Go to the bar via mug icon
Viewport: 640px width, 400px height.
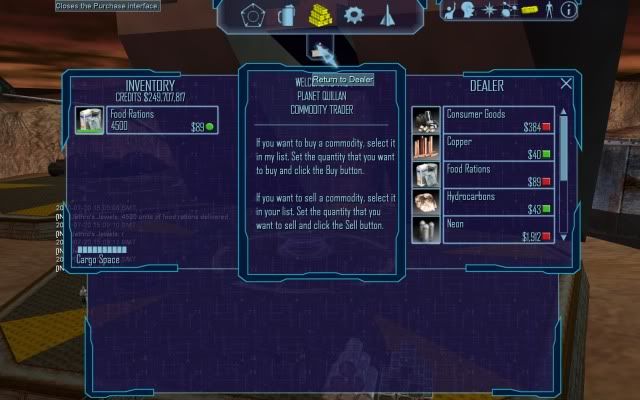coord(286,15)
